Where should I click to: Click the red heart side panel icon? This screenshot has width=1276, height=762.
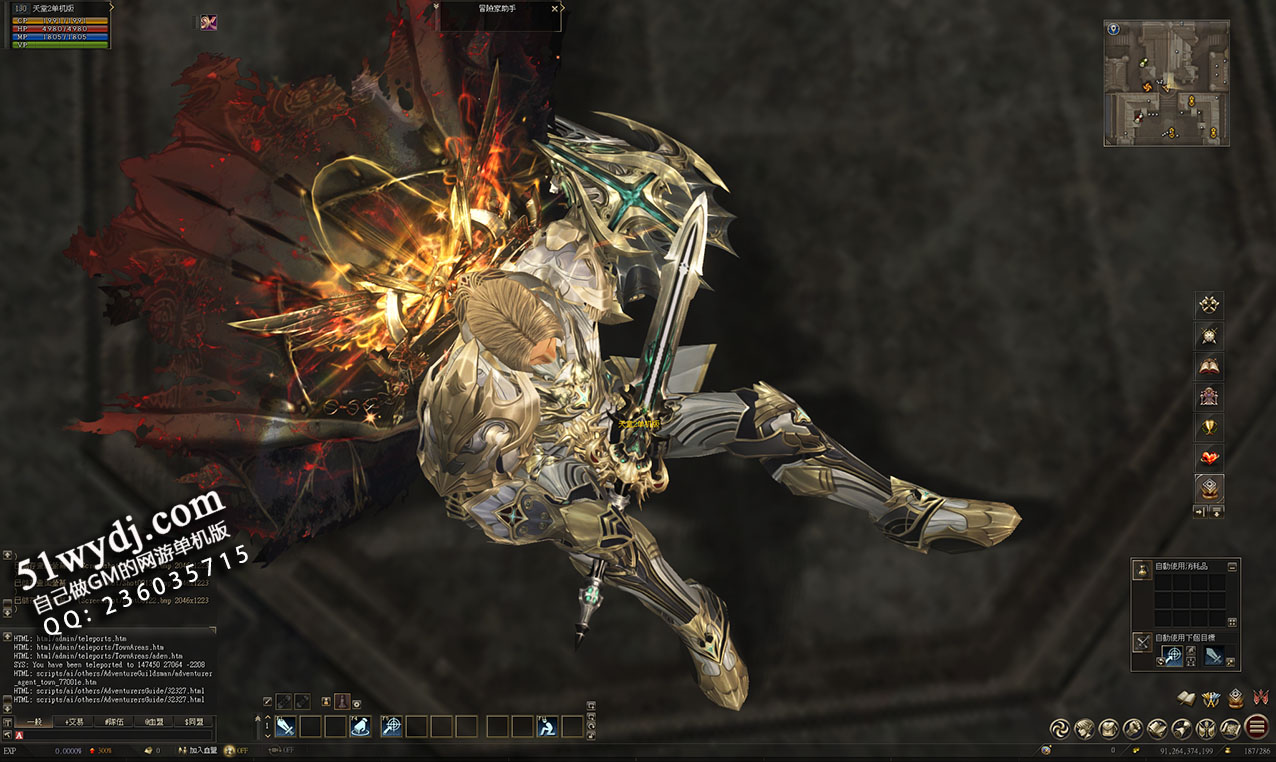[1210, 458]
